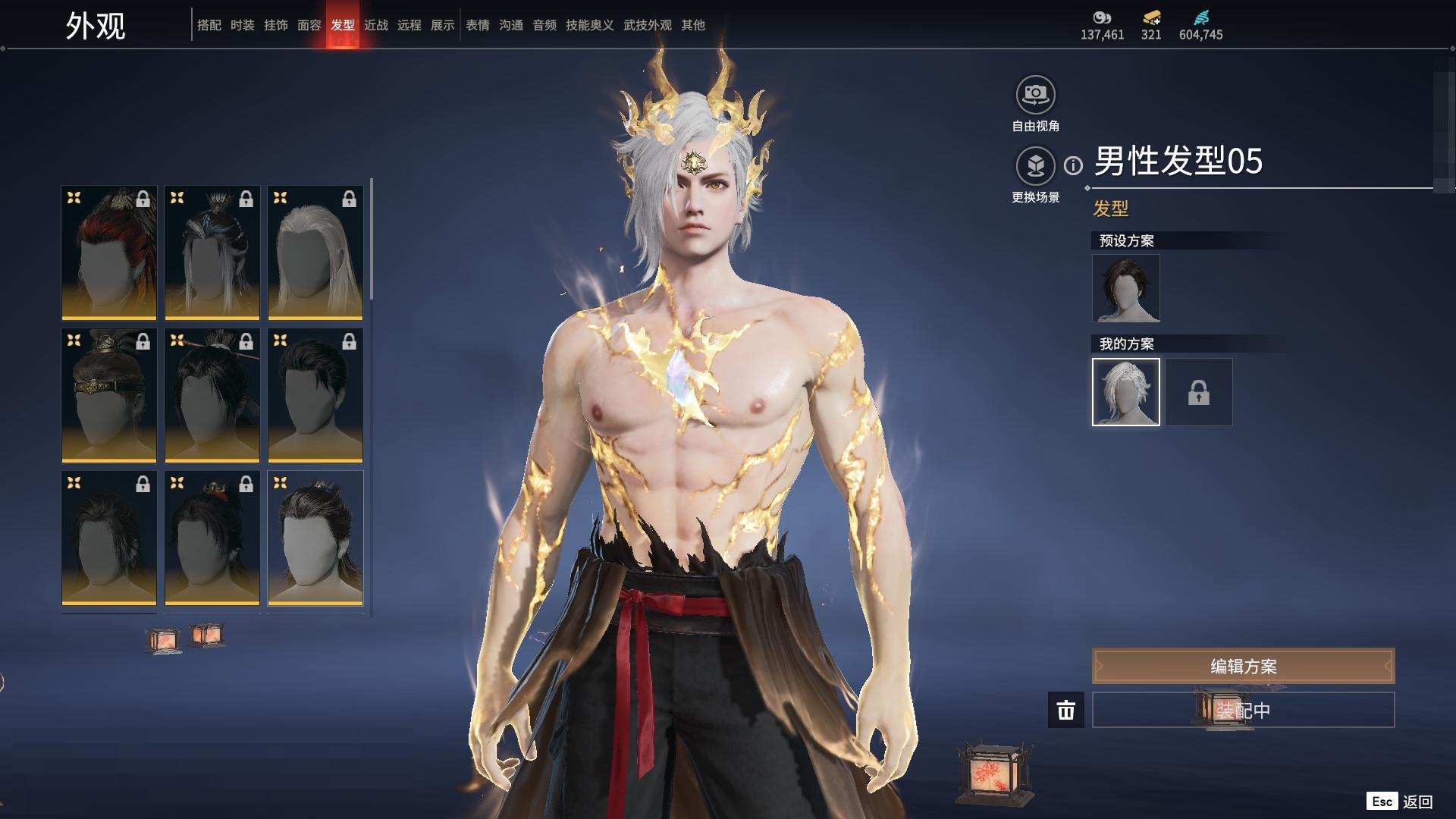This screenshot has height=819, width=1456.
Task: Switch to the 表情 emotes tab
Action: pos(477,25)
